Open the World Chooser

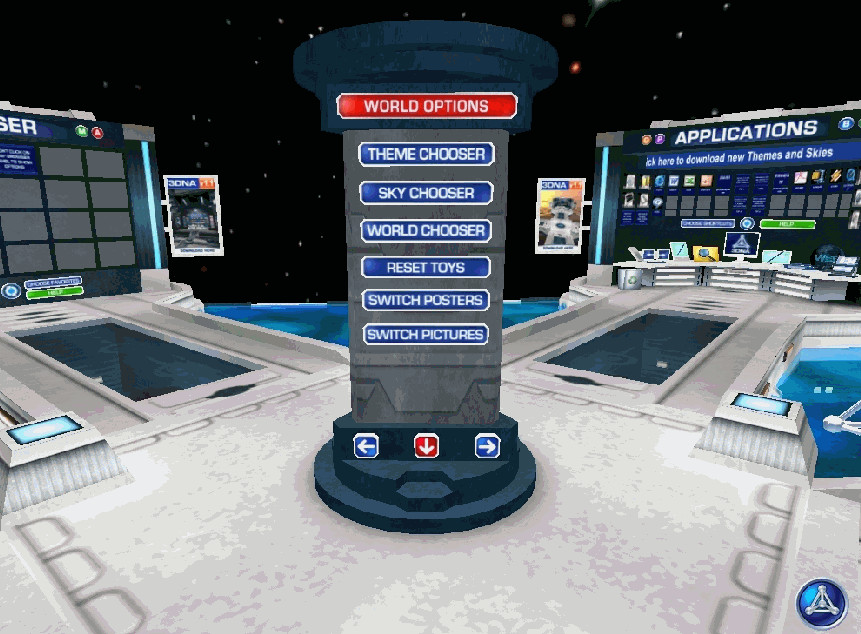[426, 230]
